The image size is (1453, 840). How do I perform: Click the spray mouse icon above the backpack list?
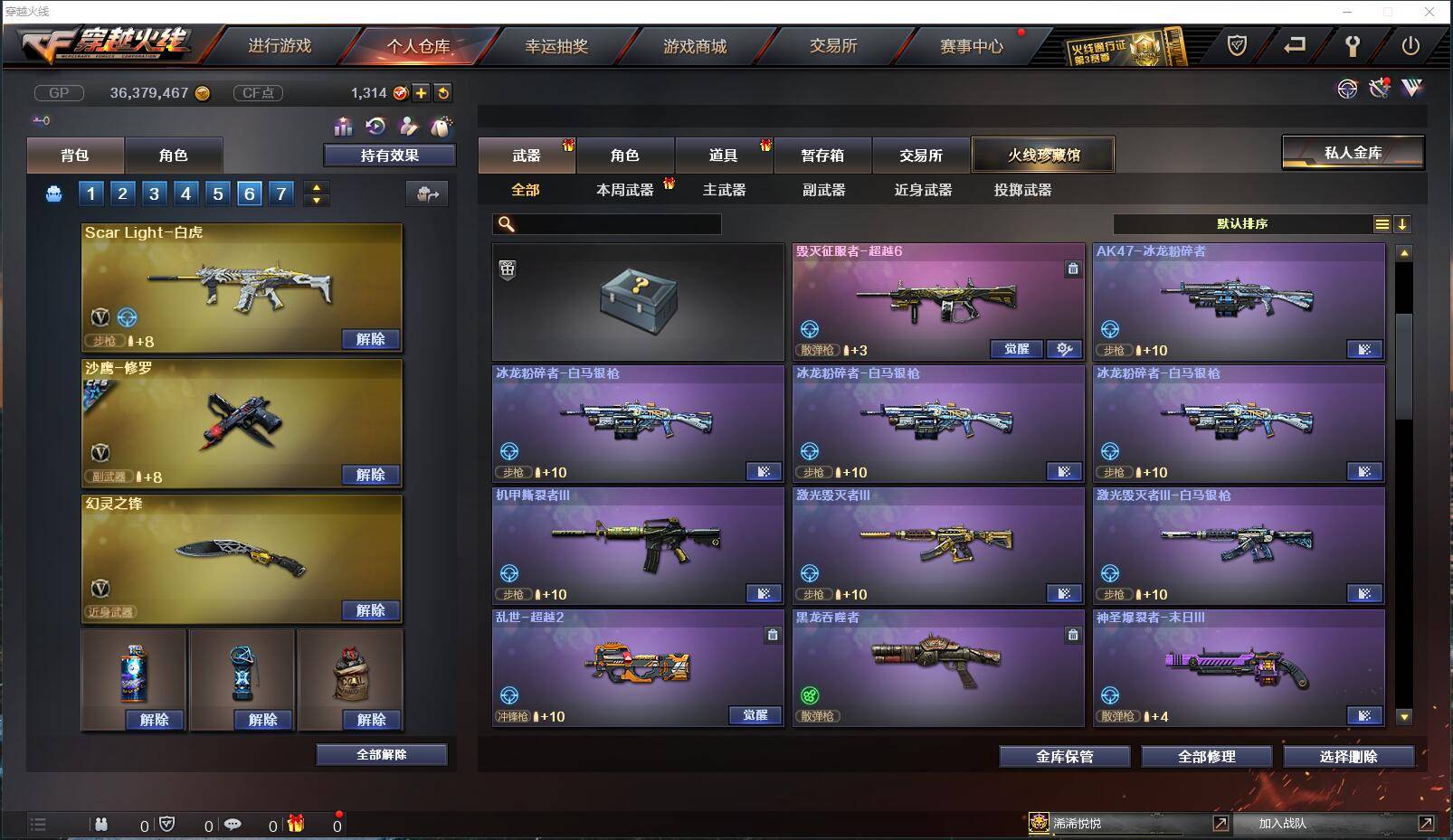[442, 127]
